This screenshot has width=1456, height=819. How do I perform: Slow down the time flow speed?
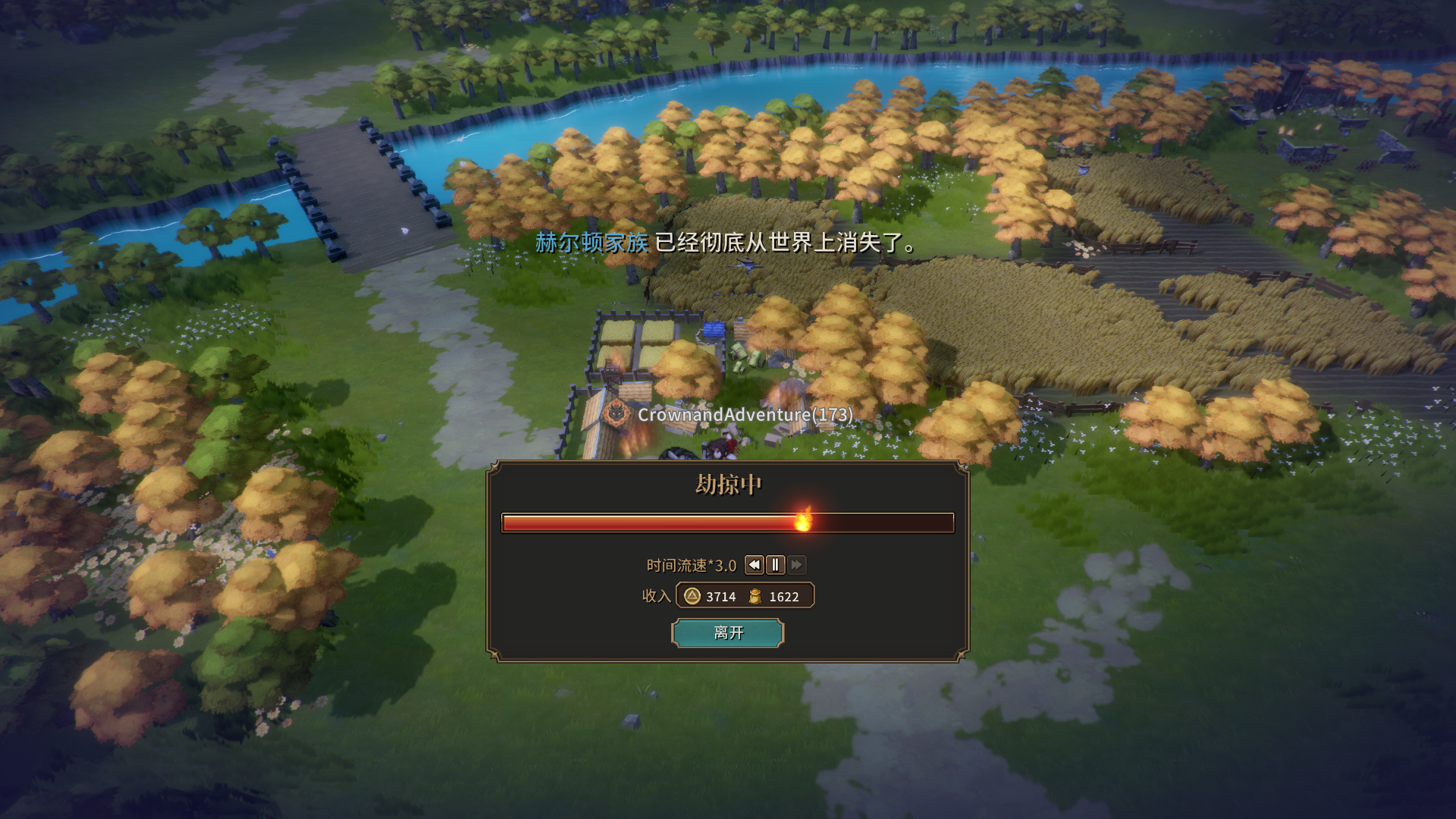pos(755,565)
